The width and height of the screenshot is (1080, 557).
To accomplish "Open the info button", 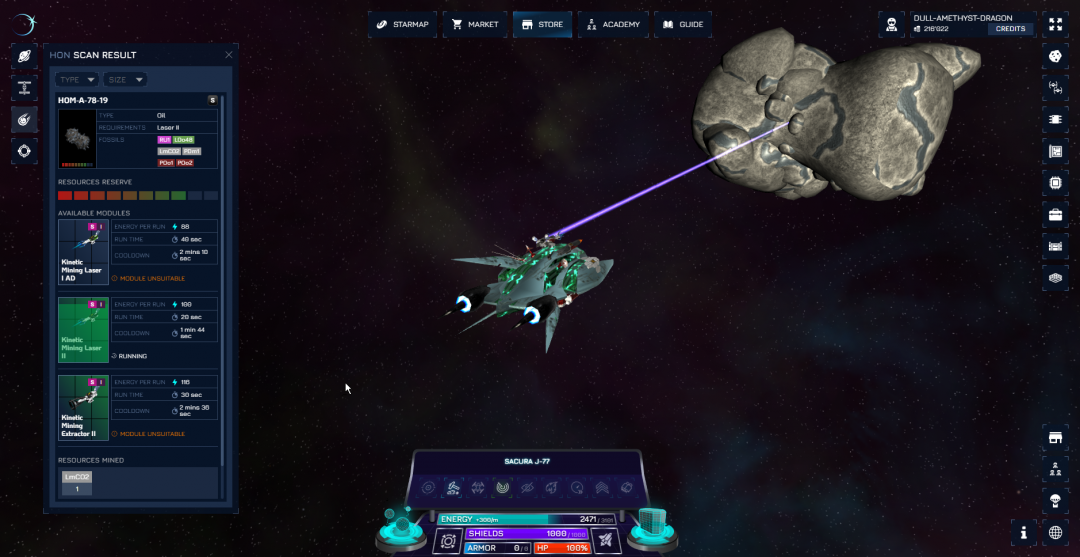I will [1024, 532].
